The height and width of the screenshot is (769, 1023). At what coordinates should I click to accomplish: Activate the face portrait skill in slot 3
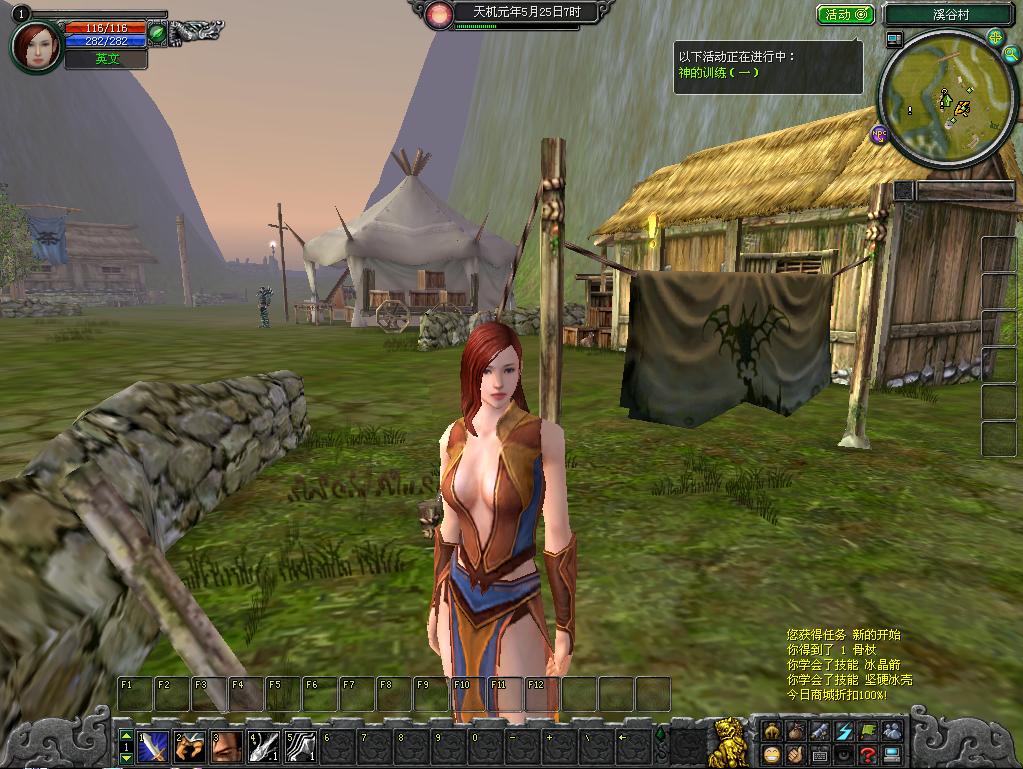pos(227,746)
